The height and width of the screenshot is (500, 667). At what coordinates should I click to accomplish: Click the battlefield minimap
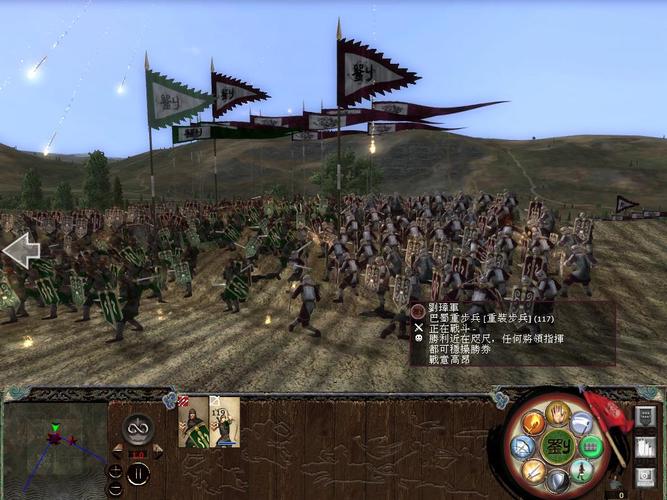[x=54, y=445]
